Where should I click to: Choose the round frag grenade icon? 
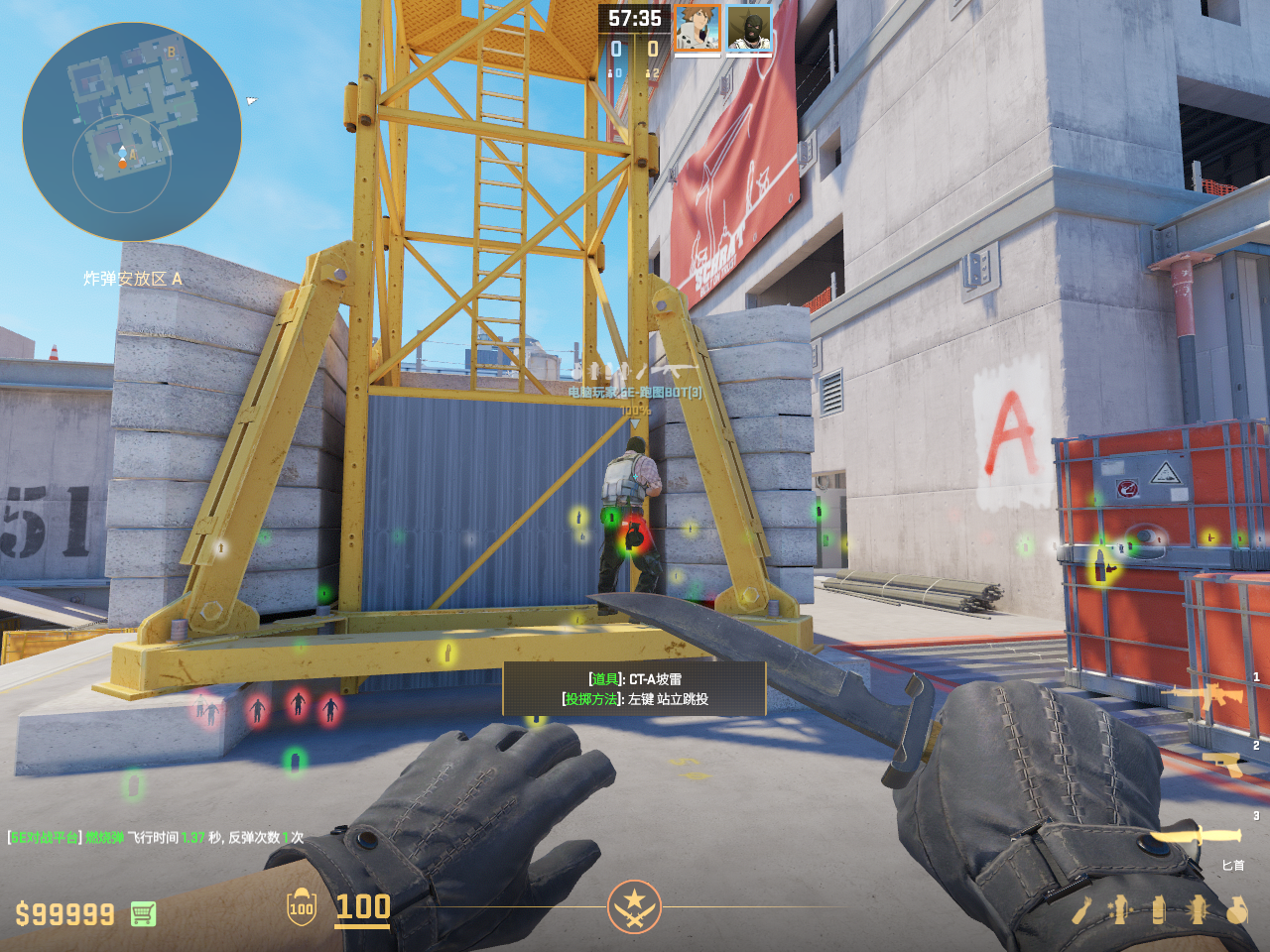1236,909
